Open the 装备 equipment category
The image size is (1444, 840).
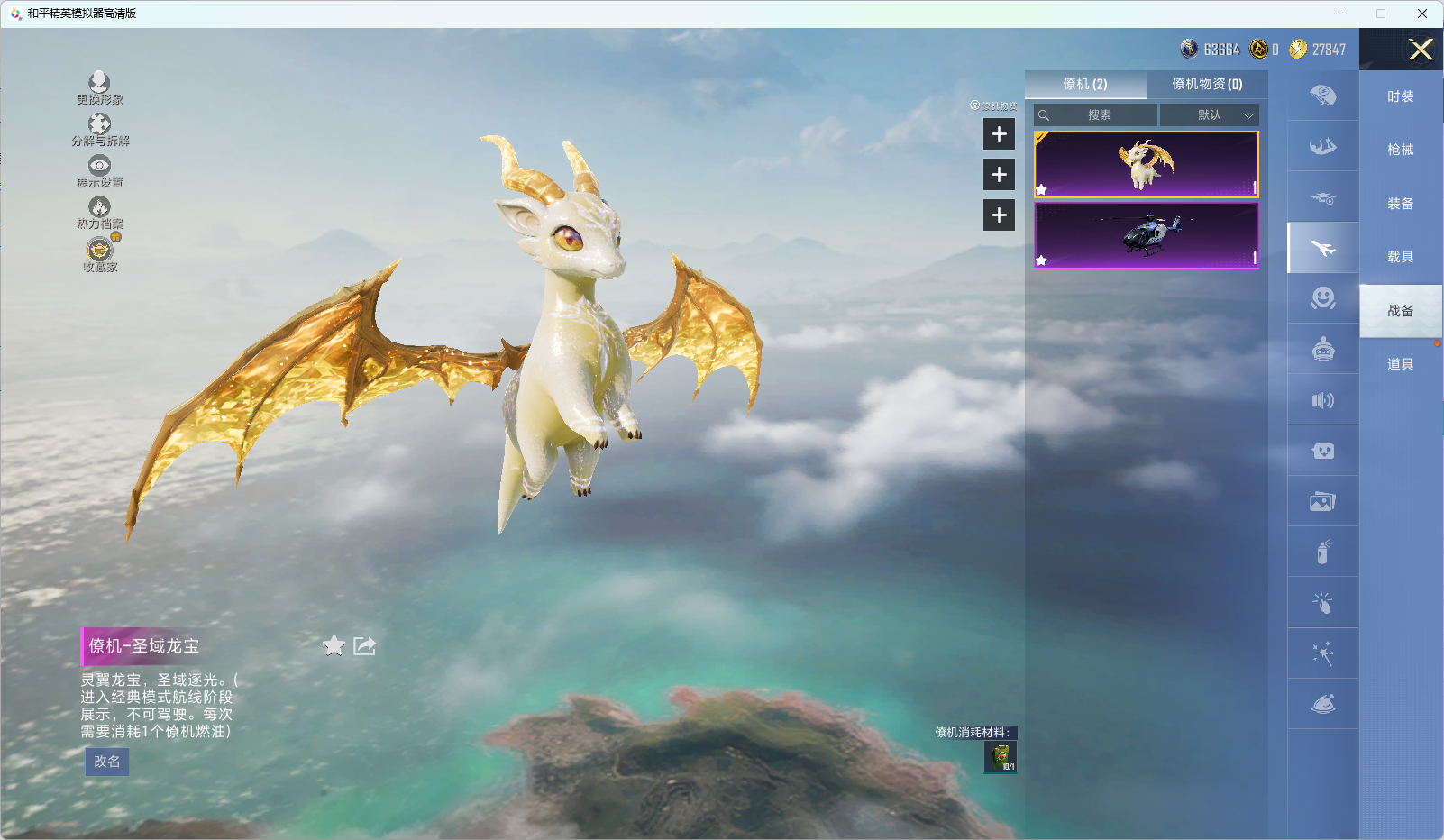pyautogui.click(x=1400, y=204)
